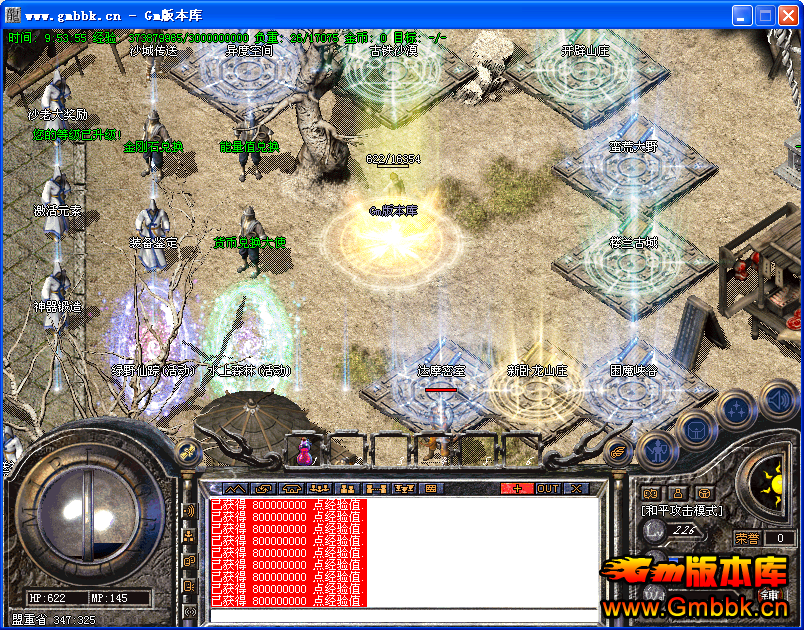The width and height of the screenshot is (804, 630).
Task: Select the pink potion in the quick belt
Action: (x=304, y=452)
